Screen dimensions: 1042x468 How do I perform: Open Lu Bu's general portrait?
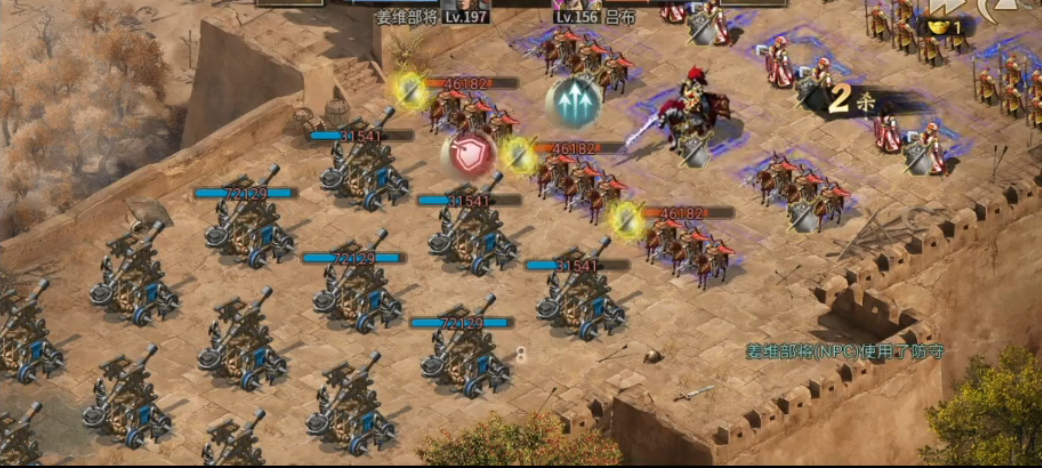pos(588,4)
